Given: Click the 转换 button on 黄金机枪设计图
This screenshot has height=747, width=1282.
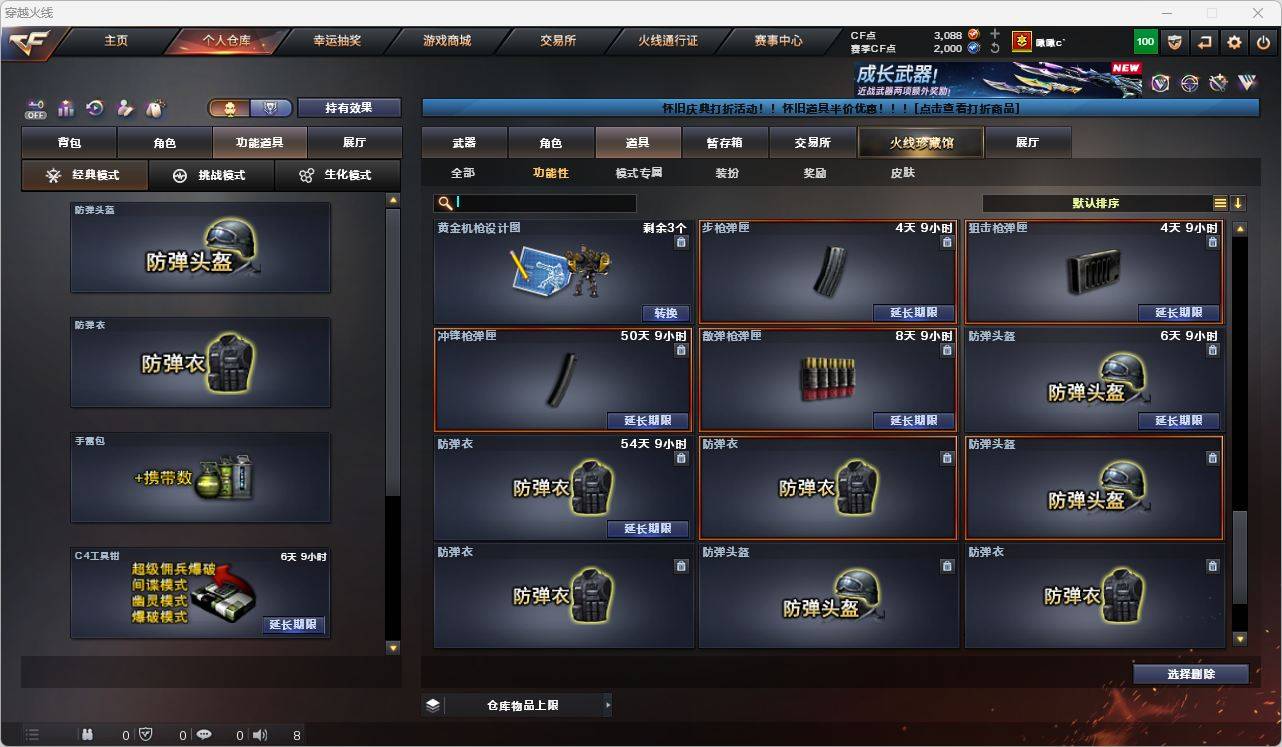Looking at the screenshot, I should click(x=665, y=312).
